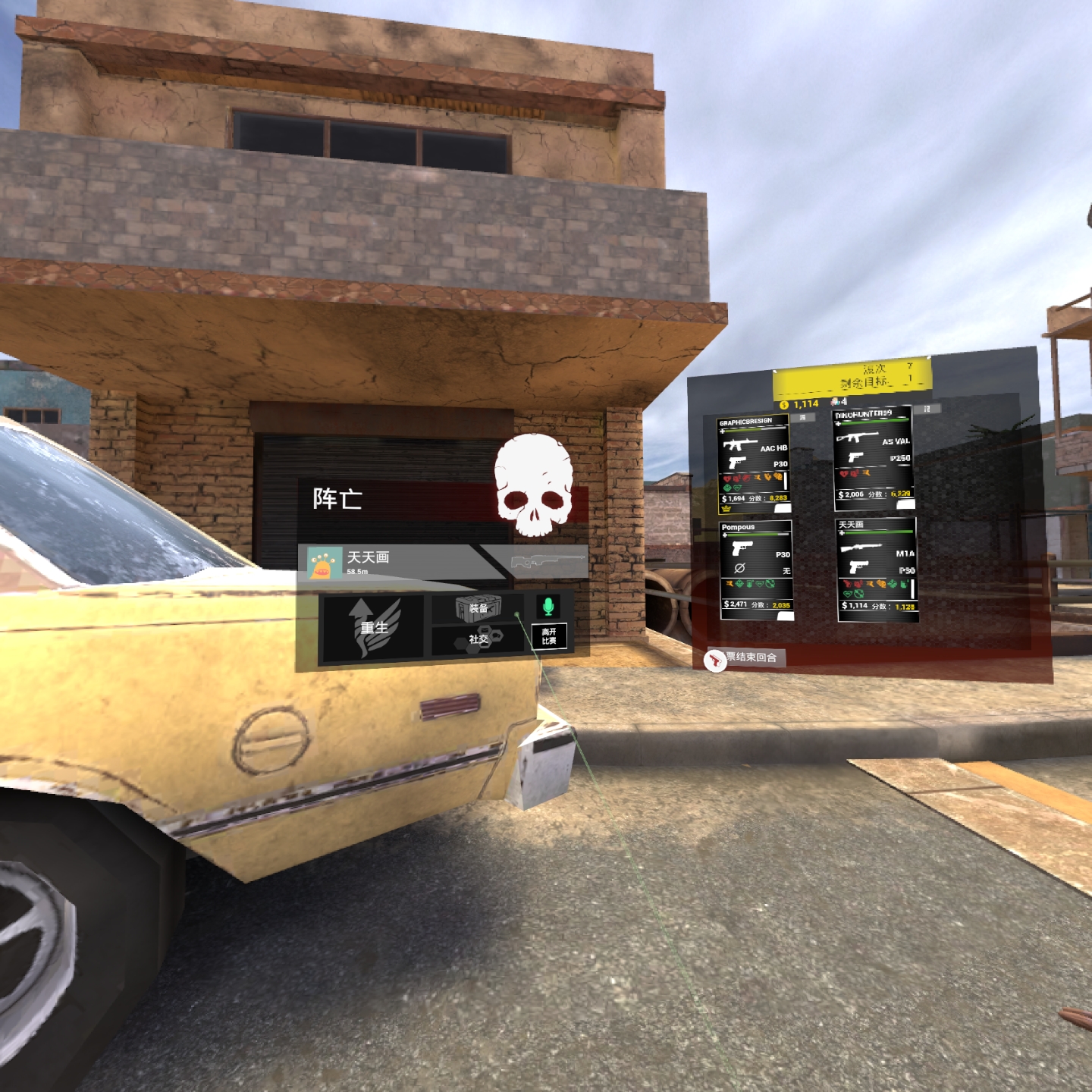The width and height of the screenshot is (1092, 1092).
Task: Click the crown icon under GRAPHICBRESIGN score
Action: 726,509
